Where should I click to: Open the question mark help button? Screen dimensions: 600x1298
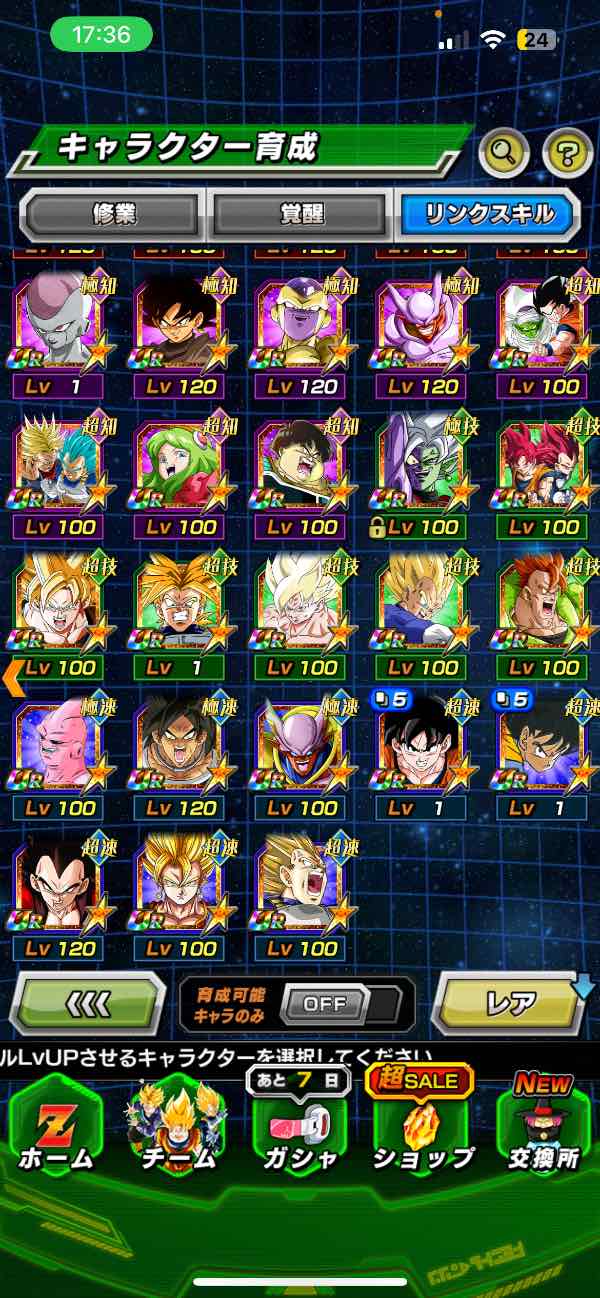pyautogui.click(x=567, y=153)
